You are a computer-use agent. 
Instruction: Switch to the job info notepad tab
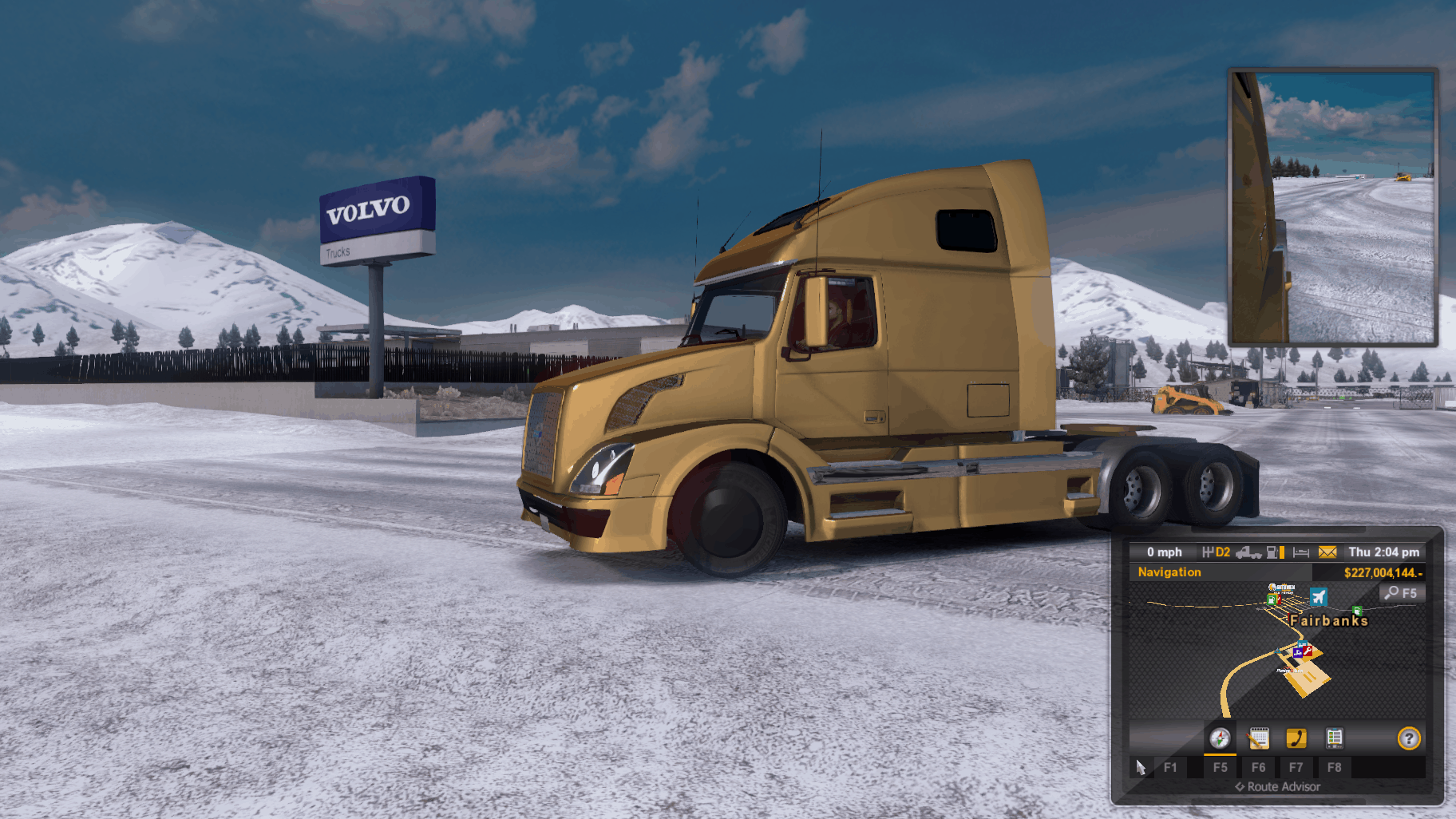click(x=1258, y=738)
